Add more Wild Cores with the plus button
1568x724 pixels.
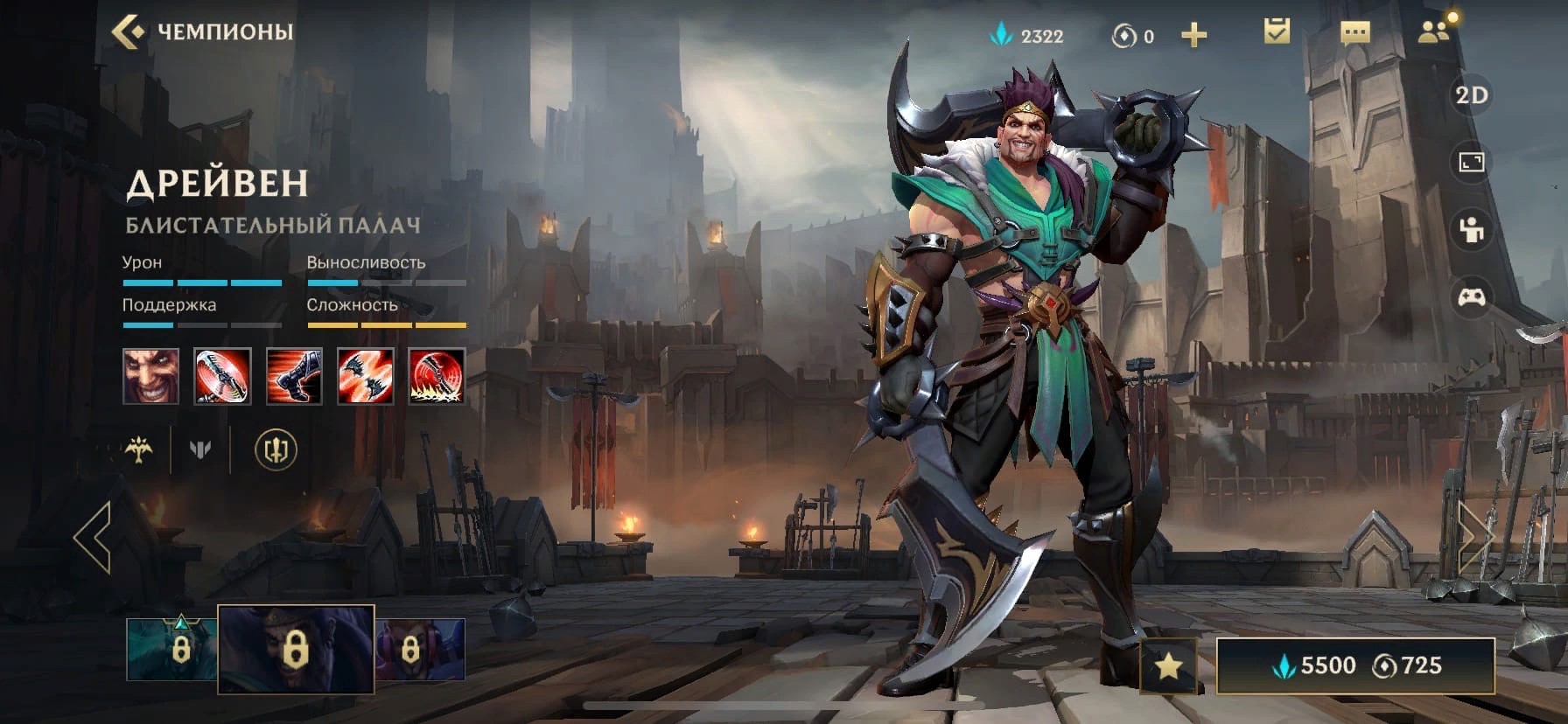(1193, 36)
